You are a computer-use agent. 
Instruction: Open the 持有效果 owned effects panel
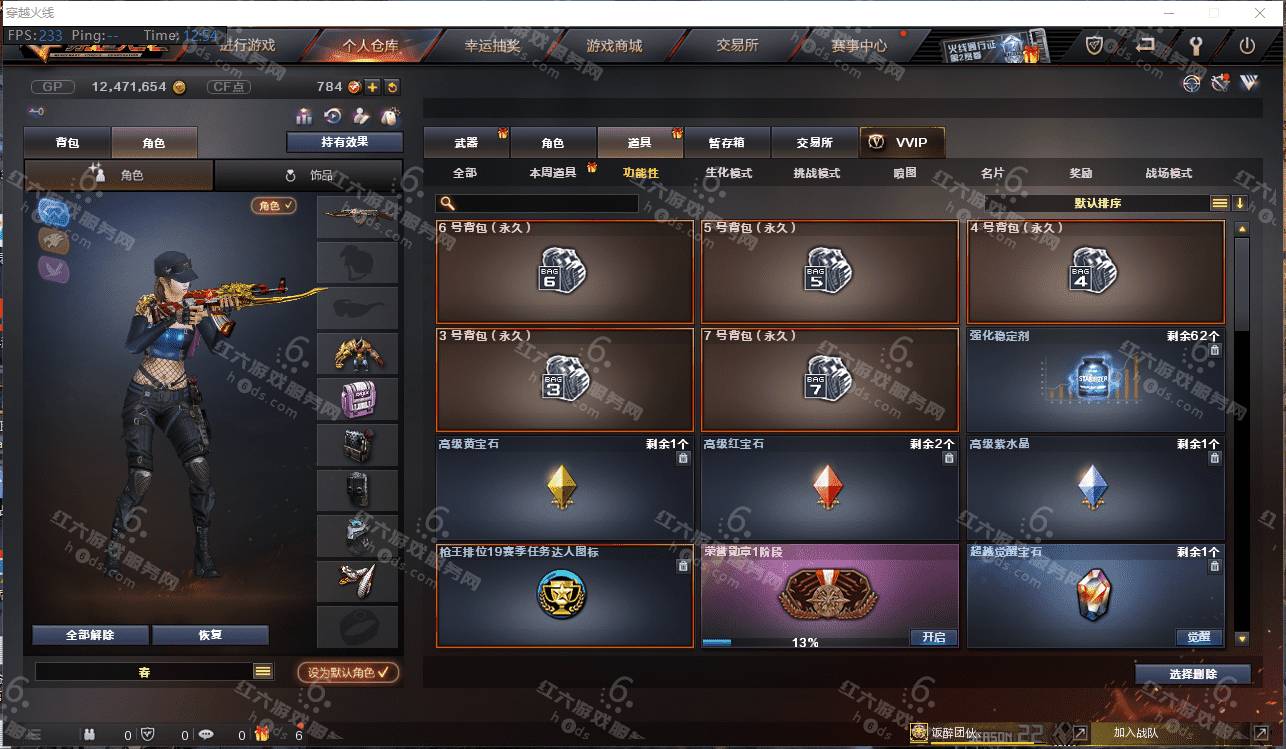click(344, 142)
